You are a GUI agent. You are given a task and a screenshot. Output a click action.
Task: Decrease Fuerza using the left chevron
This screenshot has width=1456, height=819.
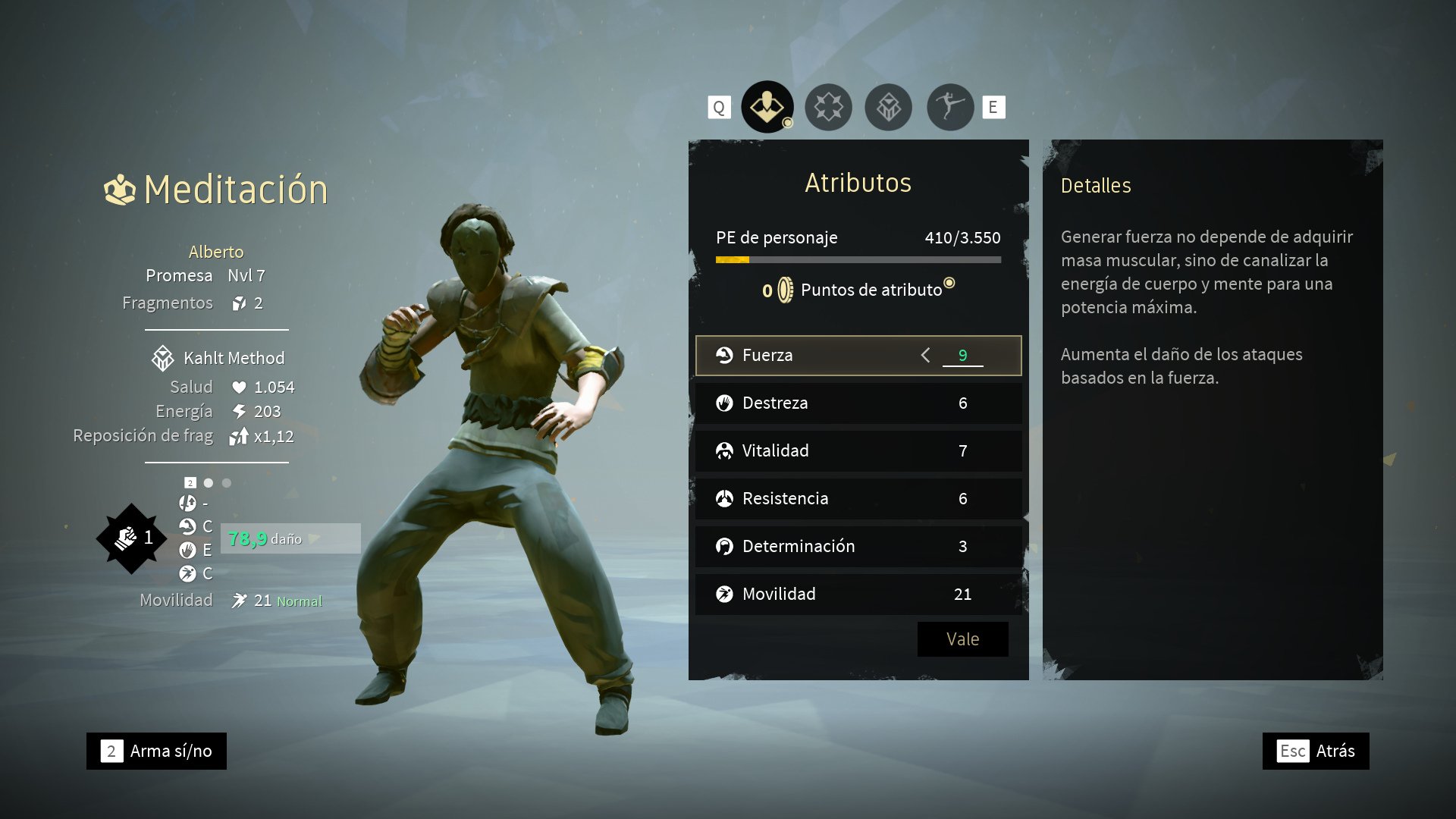pos(925,355)
